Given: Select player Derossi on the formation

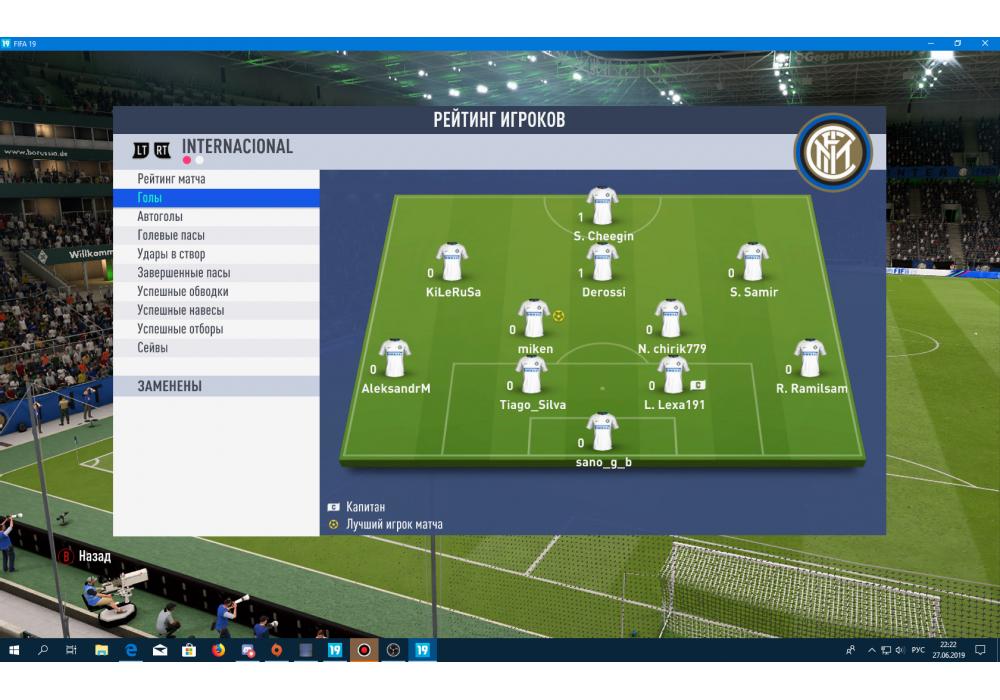Looking at the screenshot, I should coord(602,263).
